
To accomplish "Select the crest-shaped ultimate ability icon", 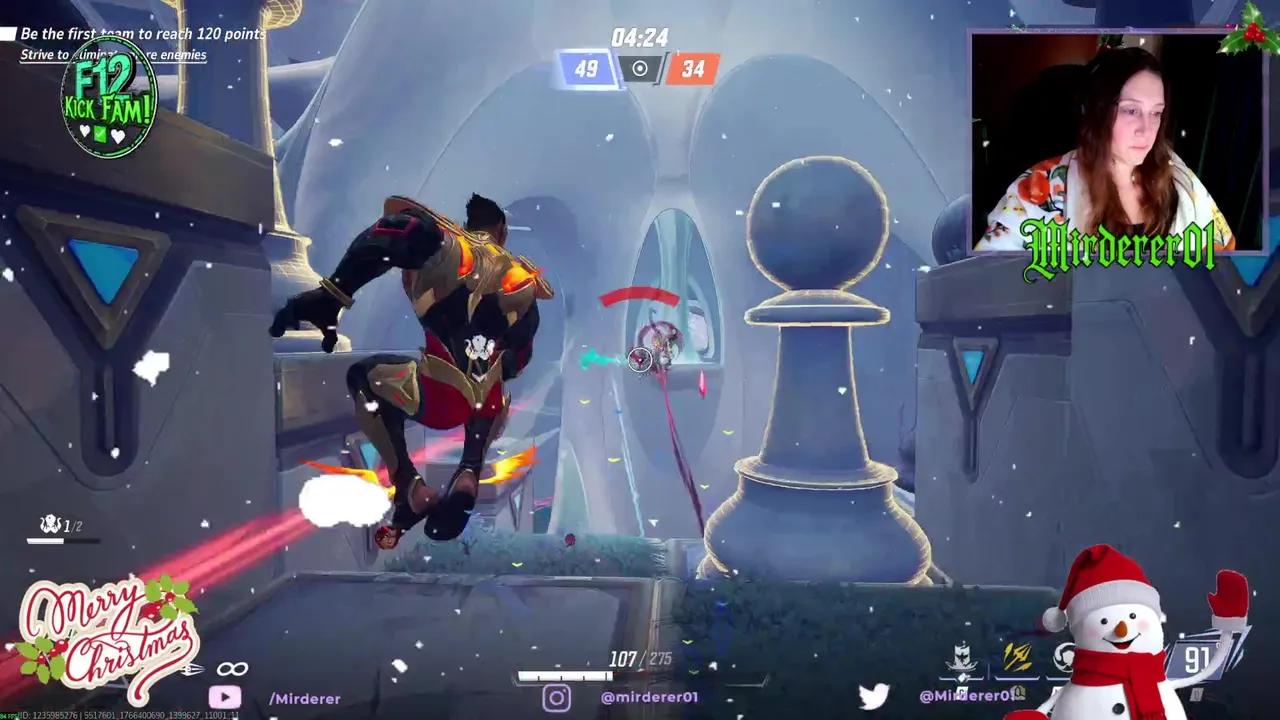I will 960,655.
